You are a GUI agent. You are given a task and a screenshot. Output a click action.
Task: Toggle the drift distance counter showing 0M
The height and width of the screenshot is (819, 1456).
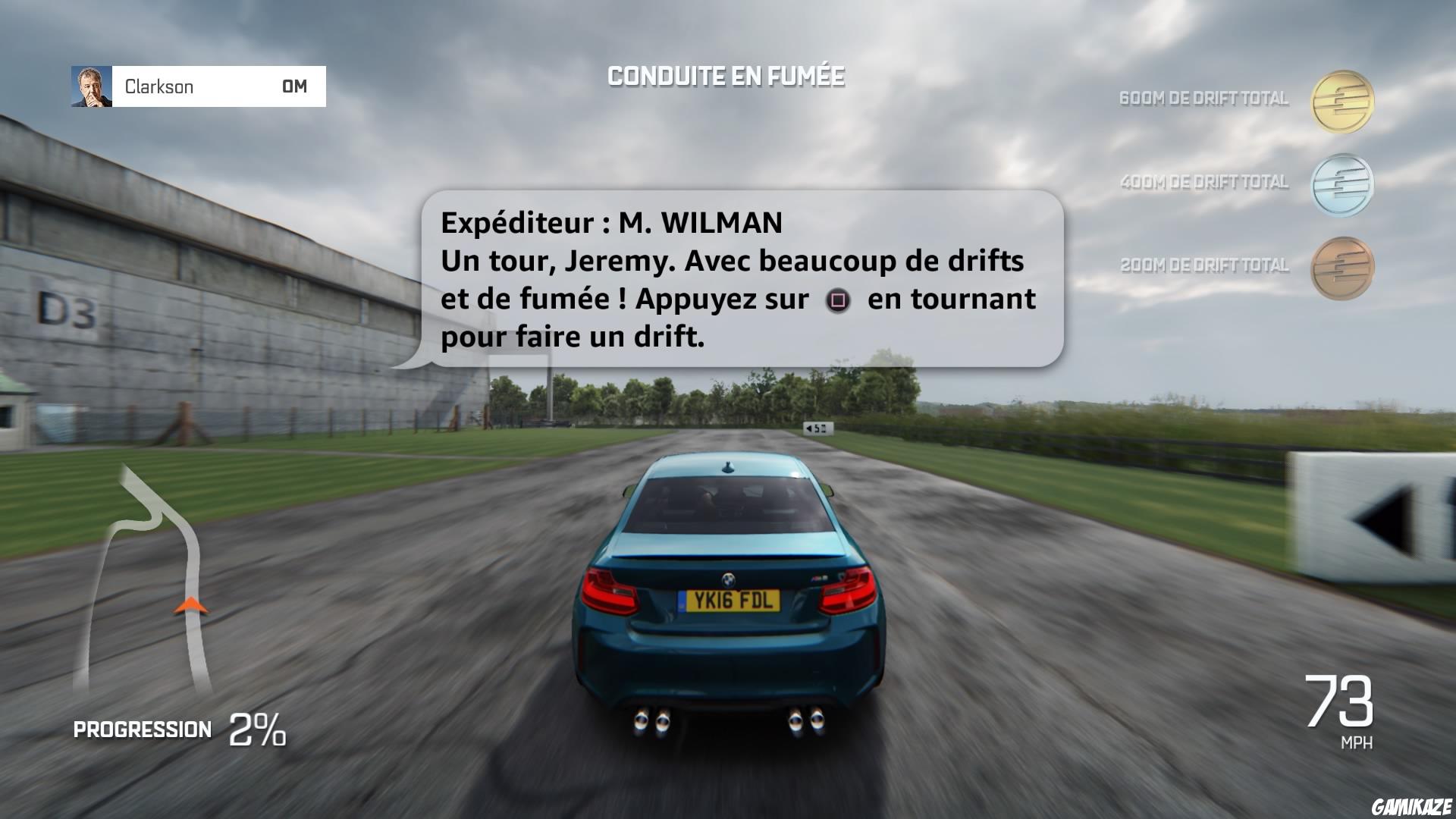coord(294,86)
